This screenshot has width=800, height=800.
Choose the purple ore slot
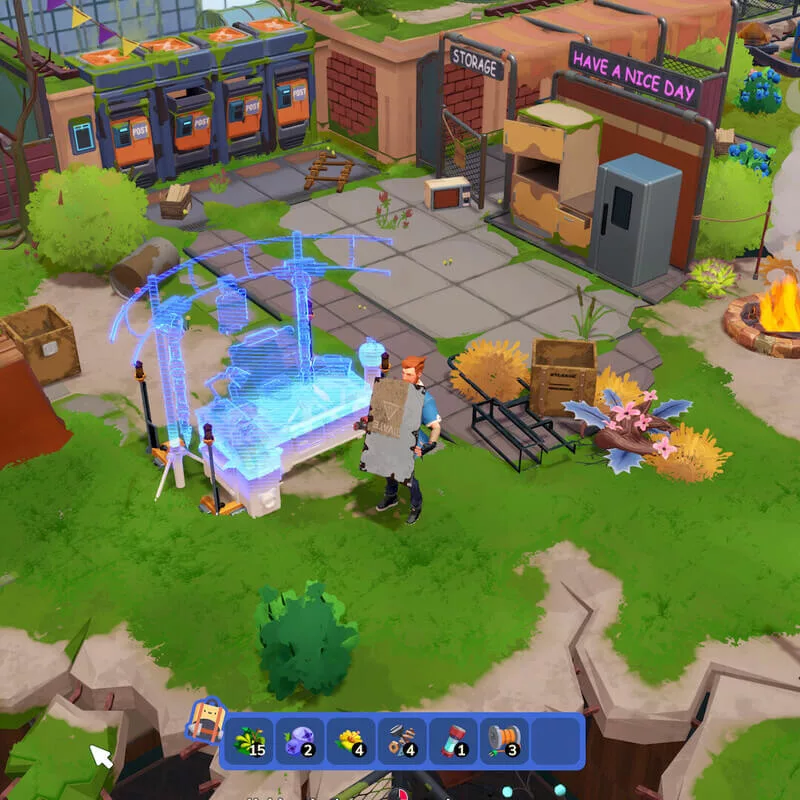299,741
